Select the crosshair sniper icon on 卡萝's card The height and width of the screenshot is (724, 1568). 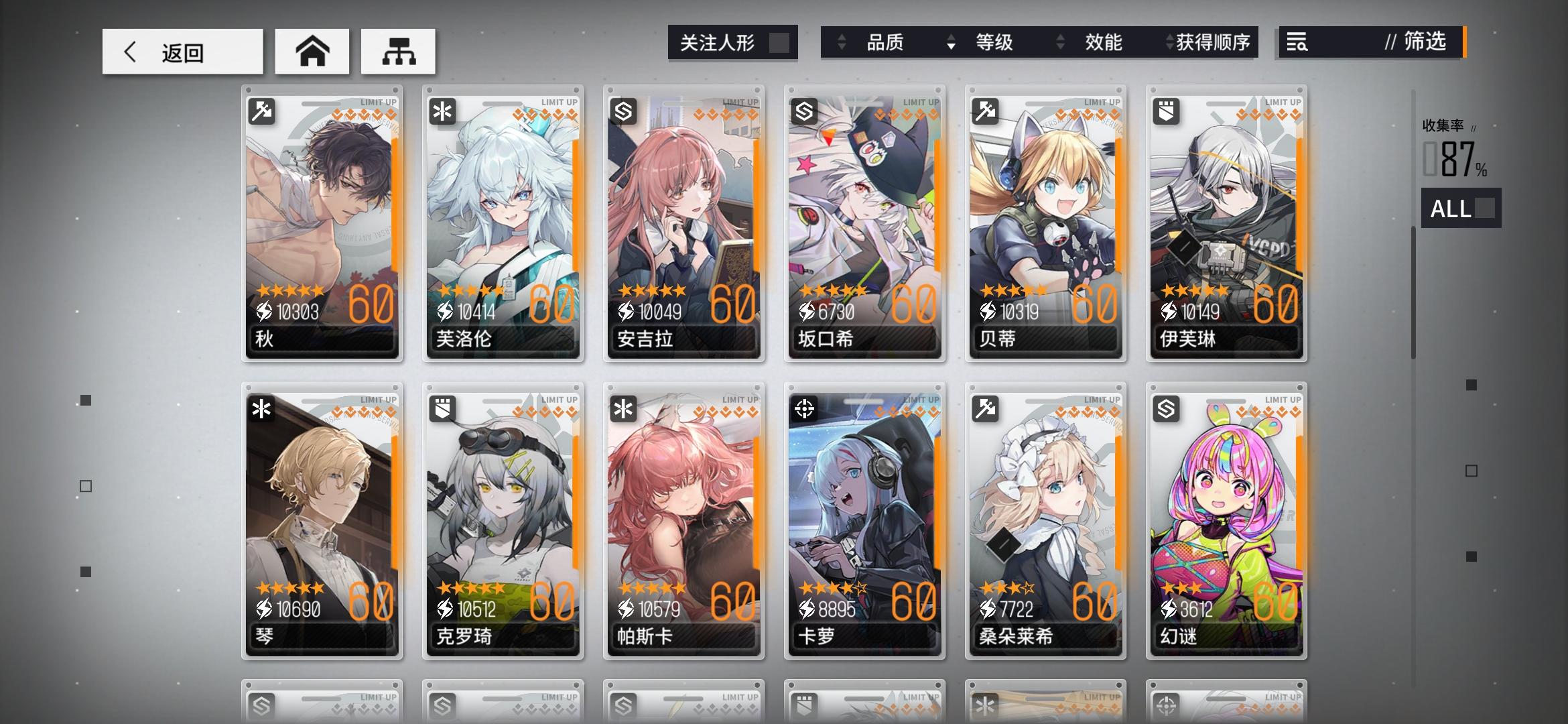pos(805,409)
